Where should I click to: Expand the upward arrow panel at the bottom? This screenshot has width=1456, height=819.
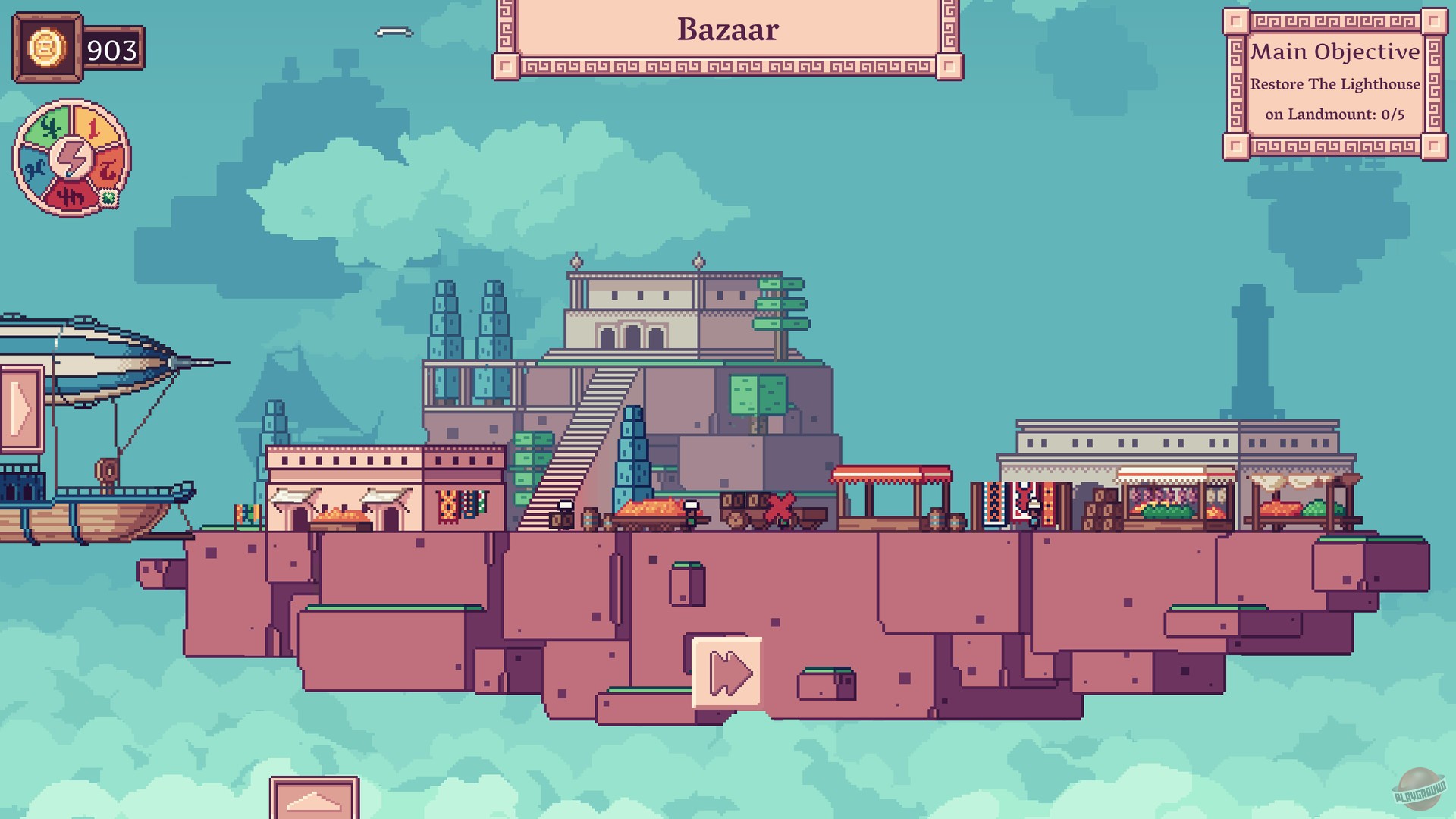point(315,800)
